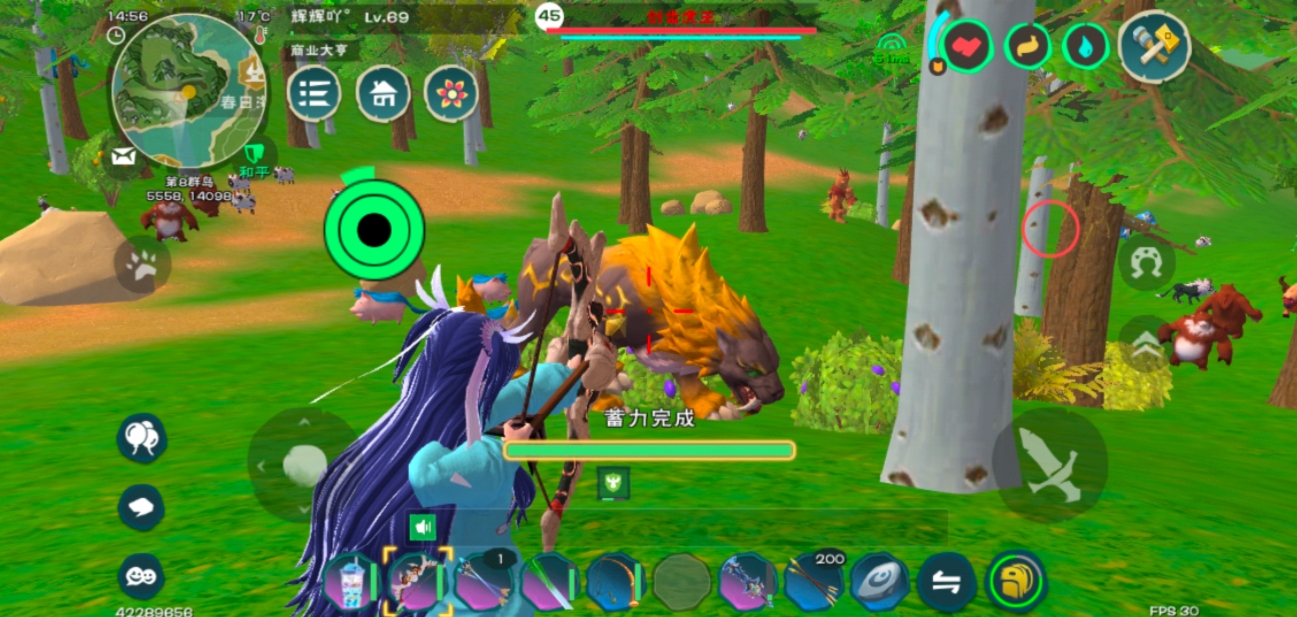
Task: Tap the house icon button
Action: pyautogui.click(x=383, y=94)
